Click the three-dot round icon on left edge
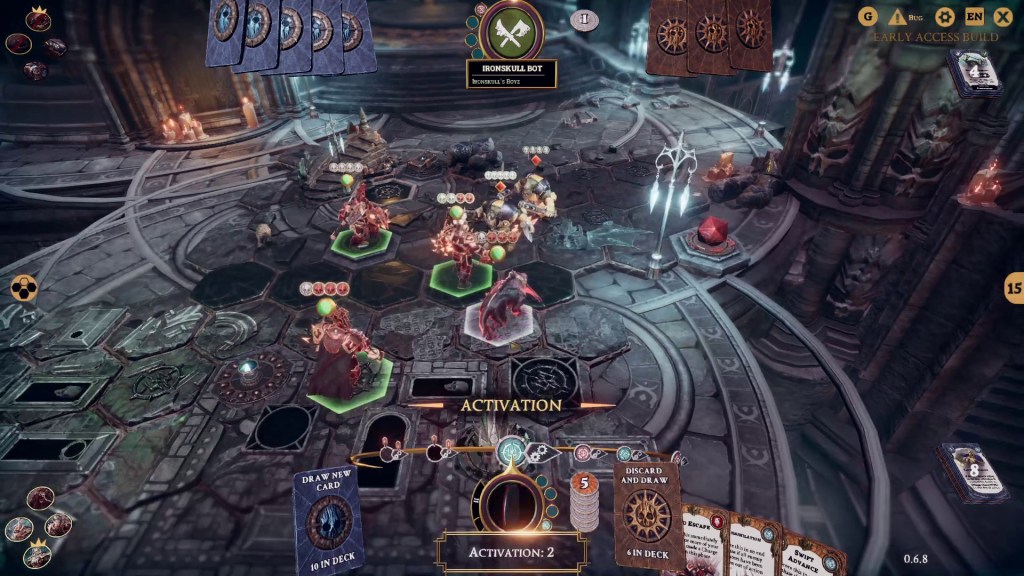This screenshot has height=576, width=1024. 23,289
